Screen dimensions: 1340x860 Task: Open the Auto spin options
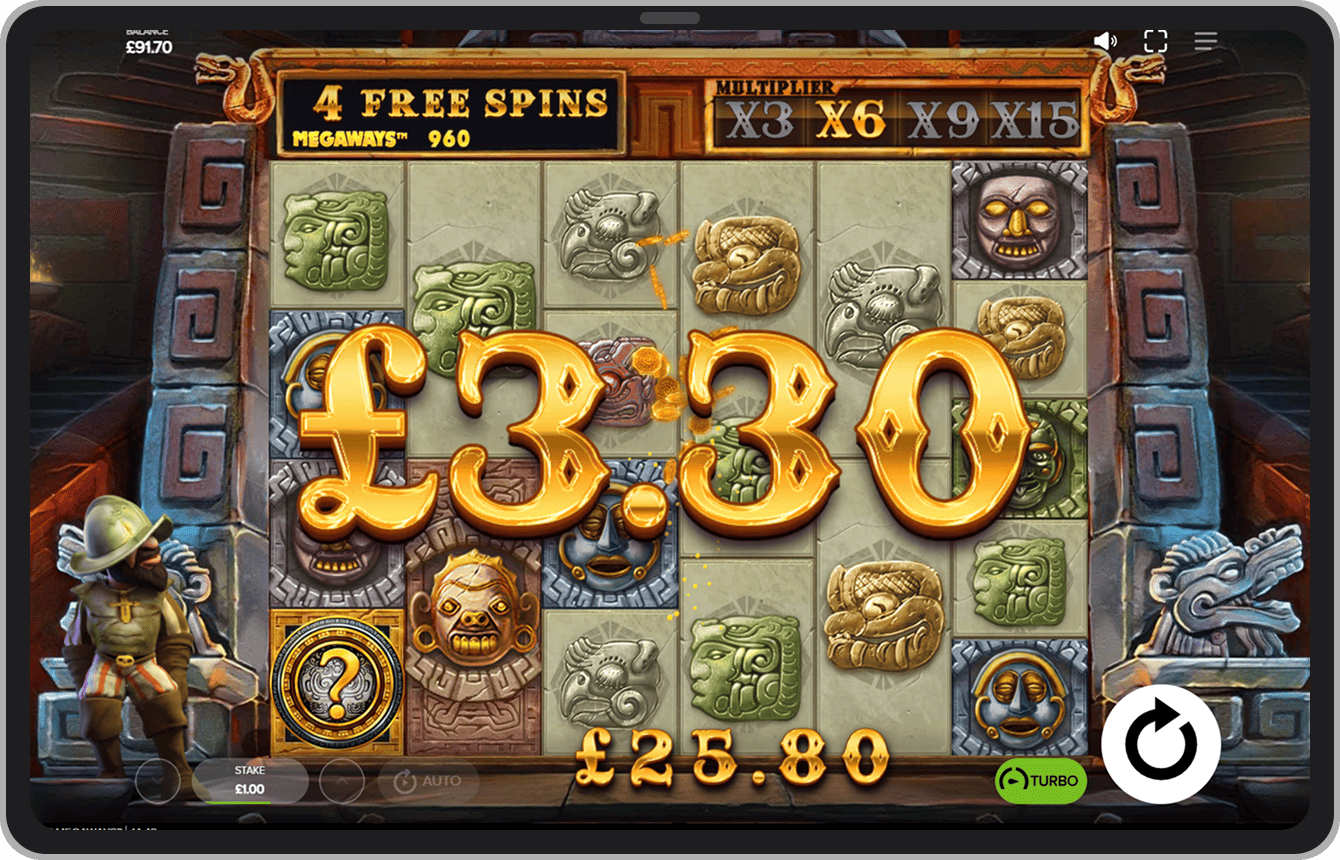[429, 781]
